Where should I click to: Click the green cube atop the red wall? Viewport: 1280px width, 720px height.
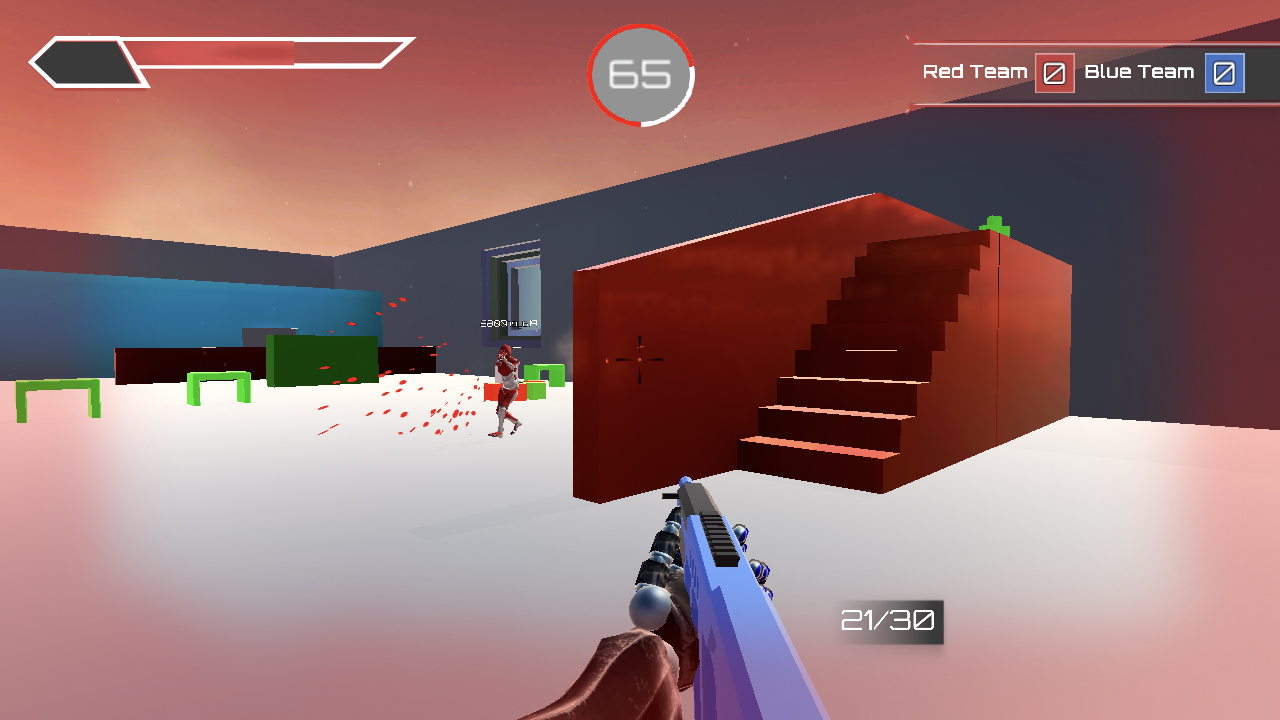(x=993, y=222)
